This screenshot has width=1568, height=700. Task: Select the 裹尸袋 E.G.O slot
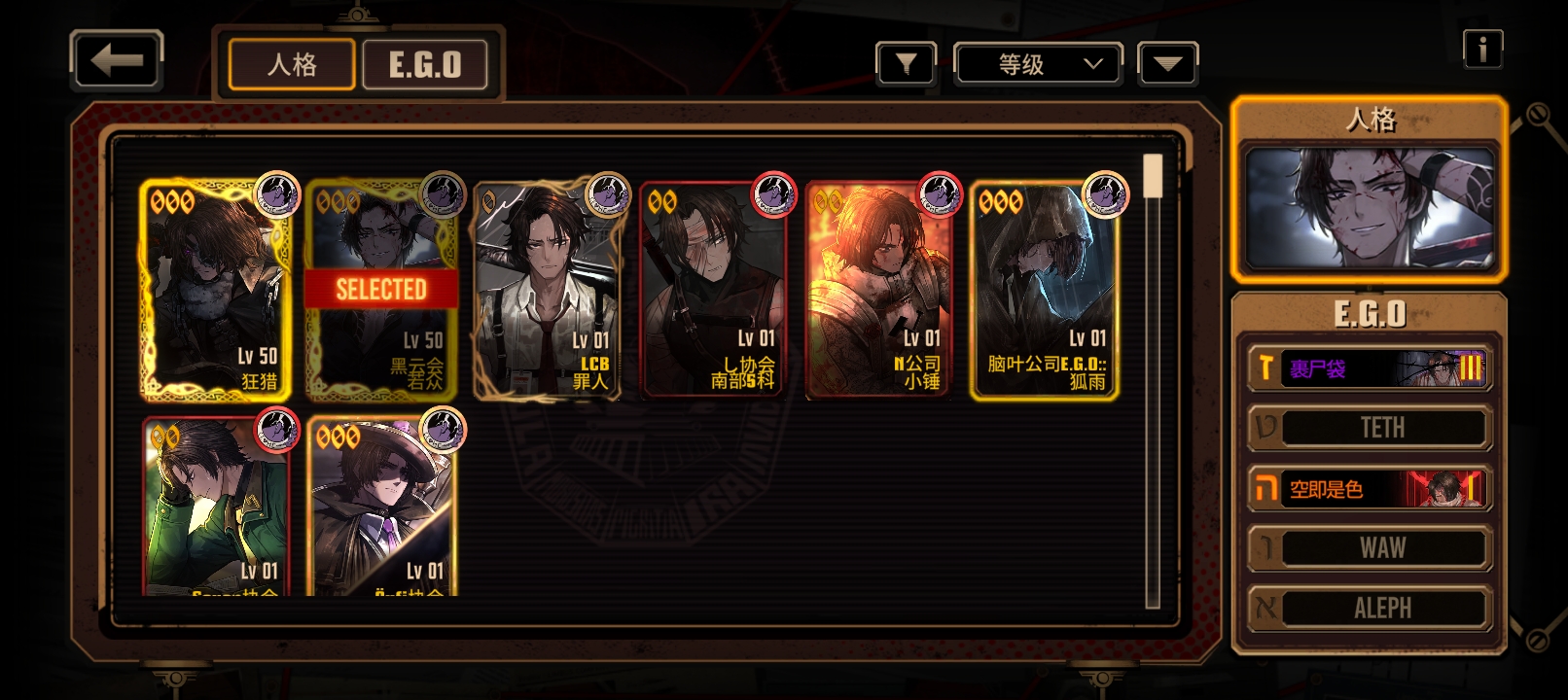1370,367
